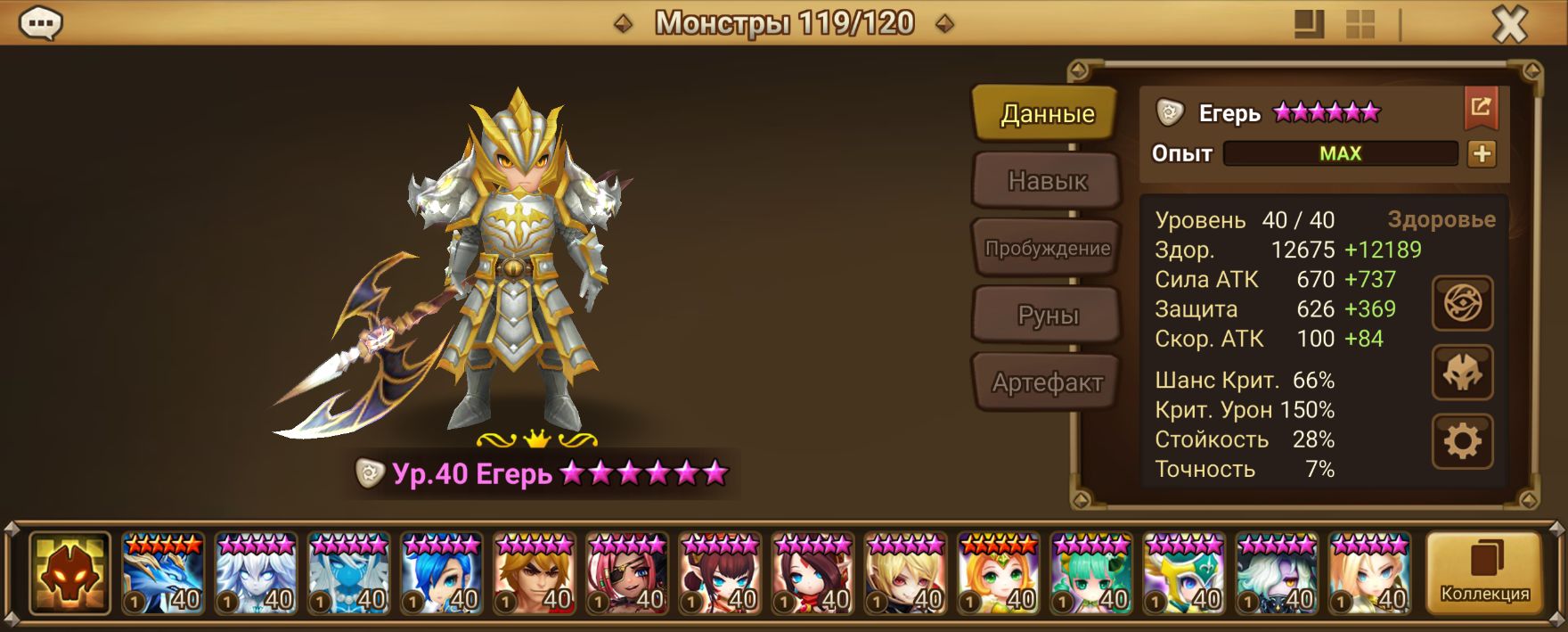This screenshot has height=632, width=1568.
Task: Select the Руны tab
Action: [x=1047, y=316]
